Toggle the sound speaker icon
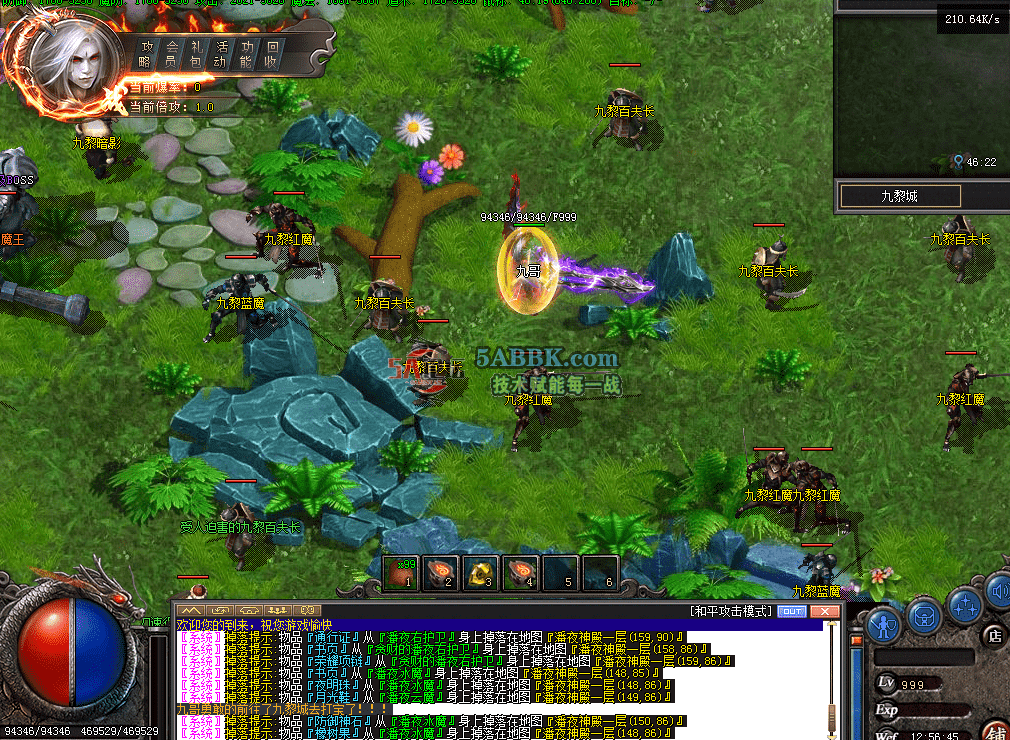 [x=998, y=594]
